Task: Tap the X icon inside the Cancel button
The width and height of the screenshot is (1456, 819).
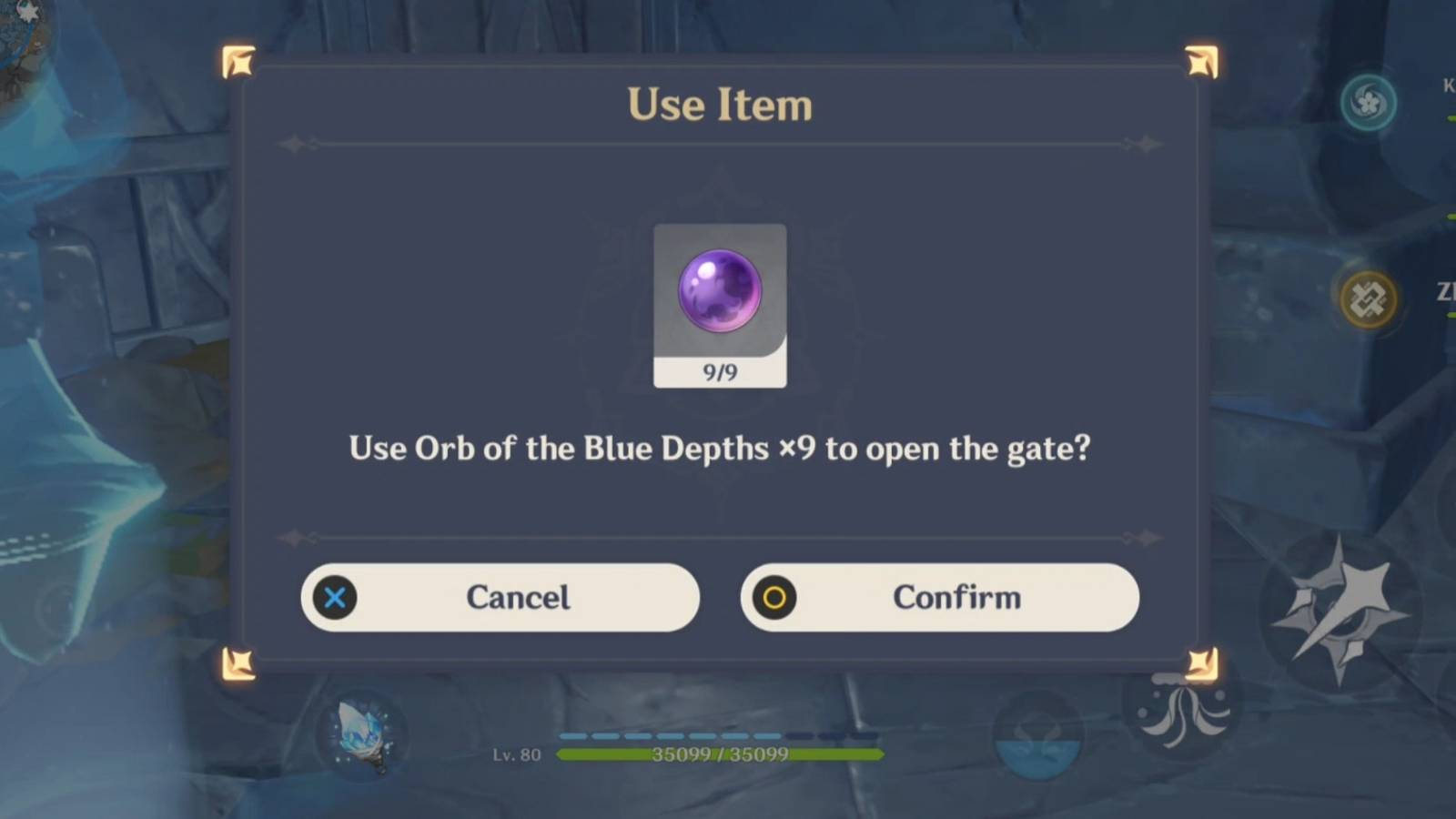Action: (335, 598)
